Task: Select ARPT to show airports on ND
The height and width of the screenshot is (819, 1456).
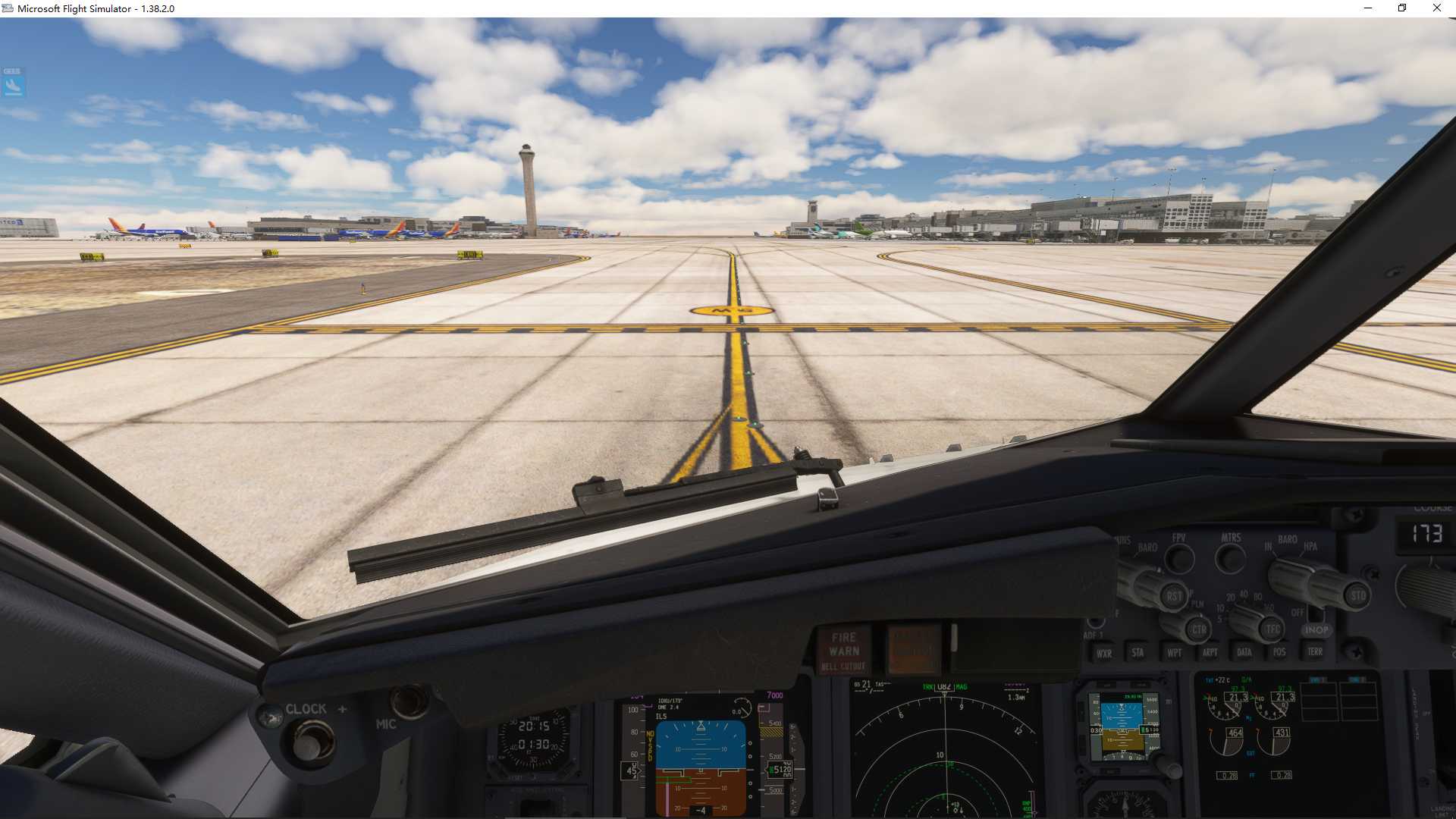Action: tap(1209, 652)
